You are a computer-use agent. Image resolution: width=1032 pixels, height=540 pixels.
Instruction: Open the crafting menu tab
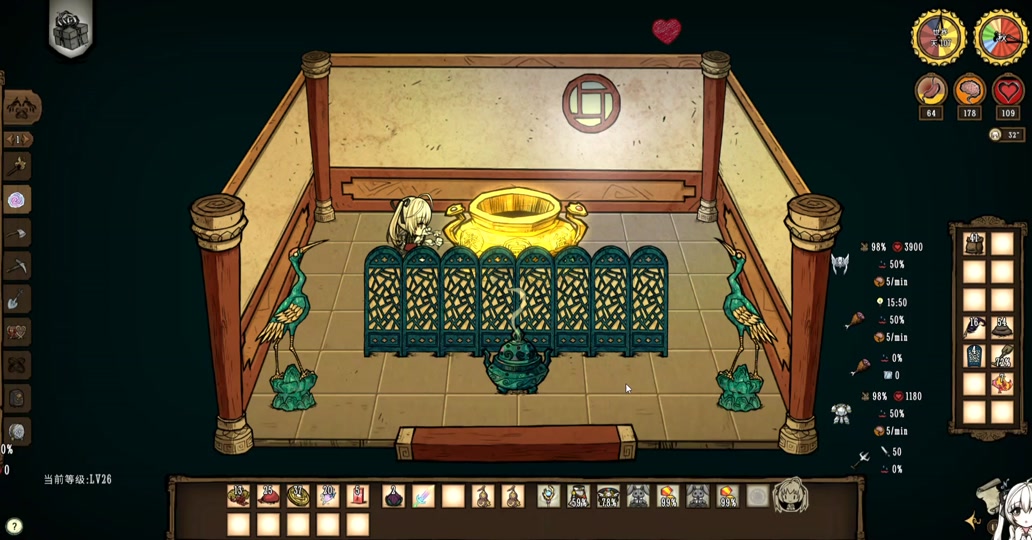click(21, 106)
